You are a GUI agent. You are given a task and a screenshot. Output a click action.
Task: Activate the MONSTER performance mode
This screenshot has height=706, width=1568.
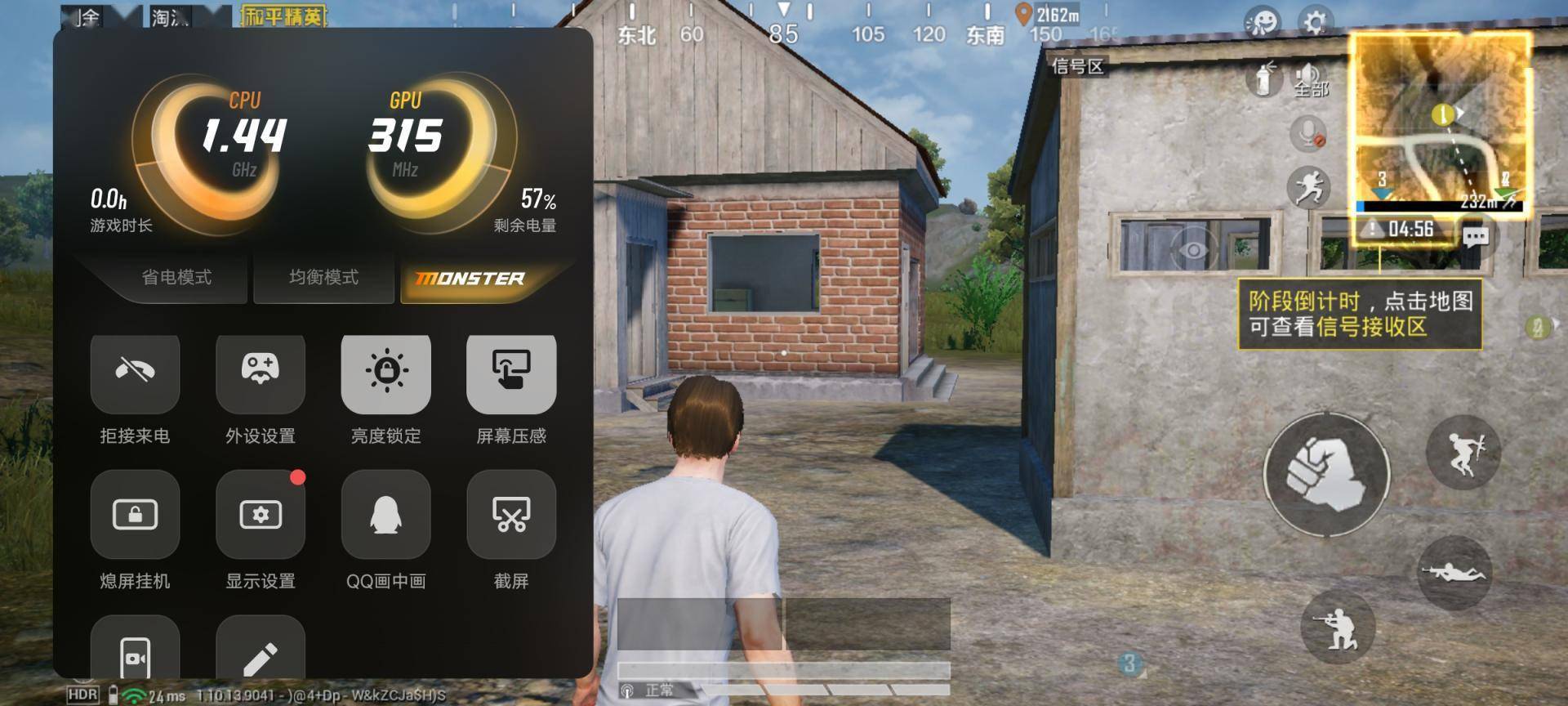click(470, 279)
